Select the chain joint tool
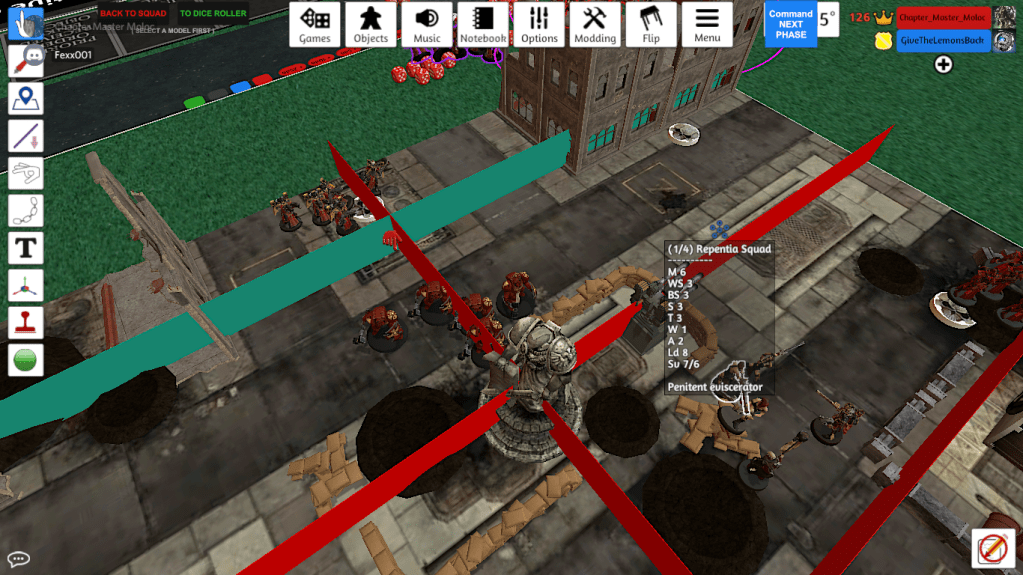Image resolution: width=1023 pixels, height=575 pixels. coord(25,210)
